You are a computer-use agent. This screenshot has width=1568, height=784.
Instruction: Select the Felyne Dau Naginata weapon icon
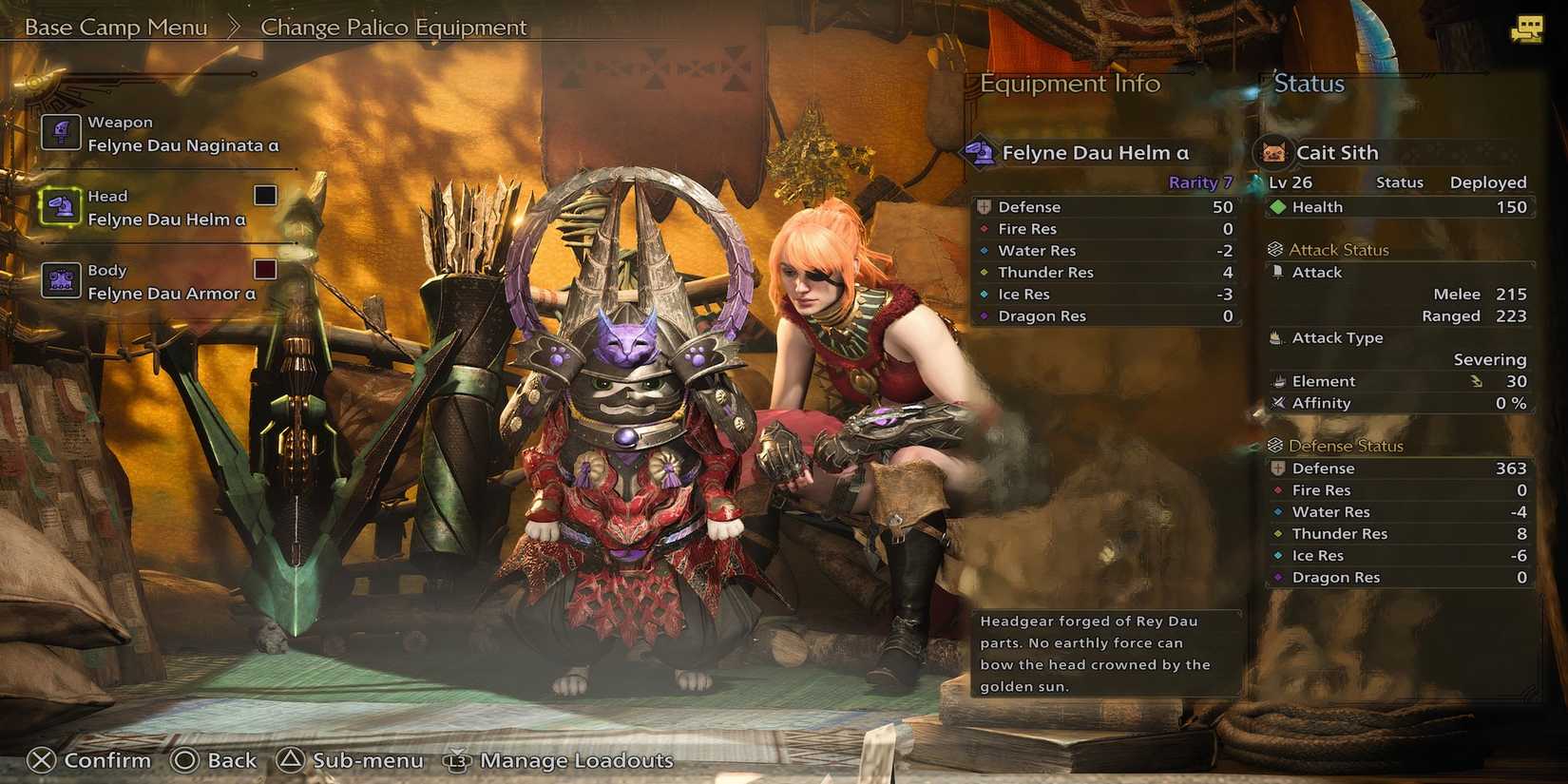coord(61,131)
